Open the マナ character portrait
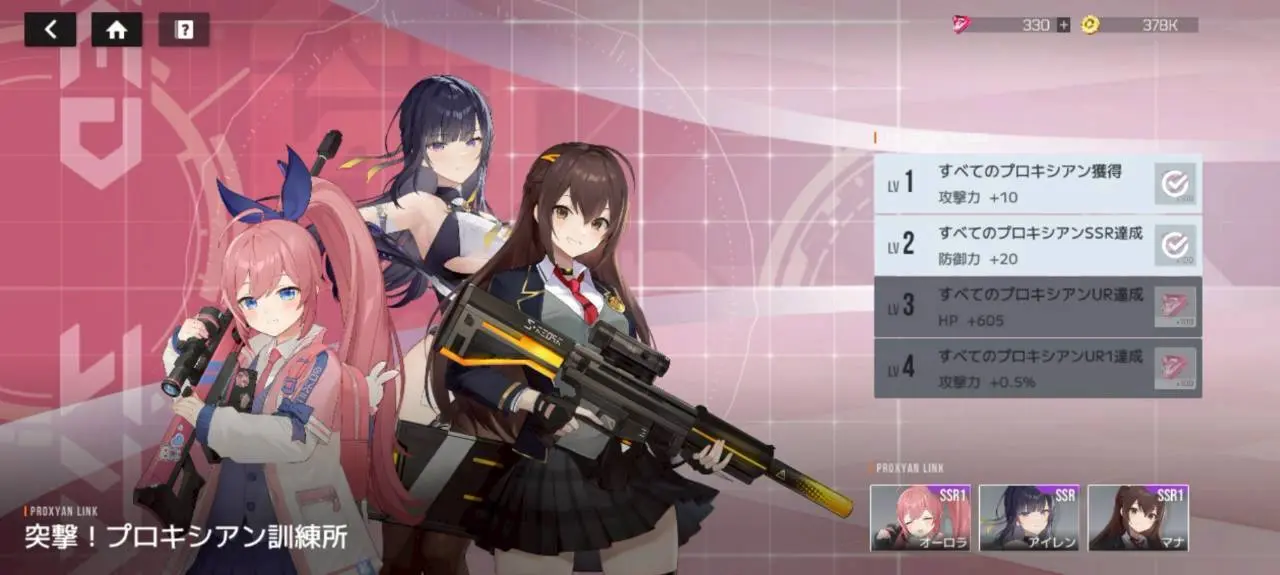Screen dimensions: 1280x575 1138,517
